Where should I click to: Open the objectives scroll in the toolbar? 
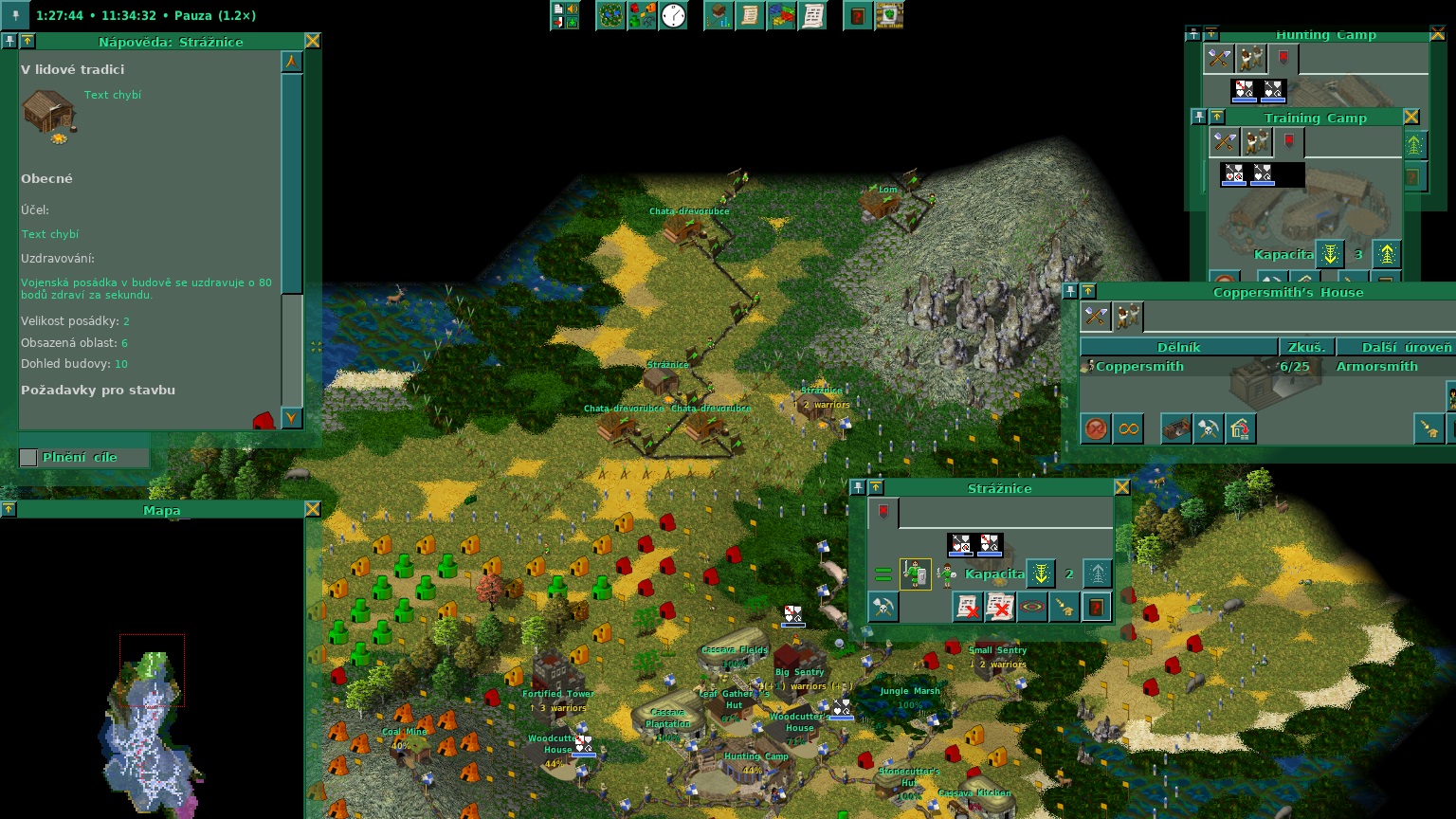(x=750, y=15)
